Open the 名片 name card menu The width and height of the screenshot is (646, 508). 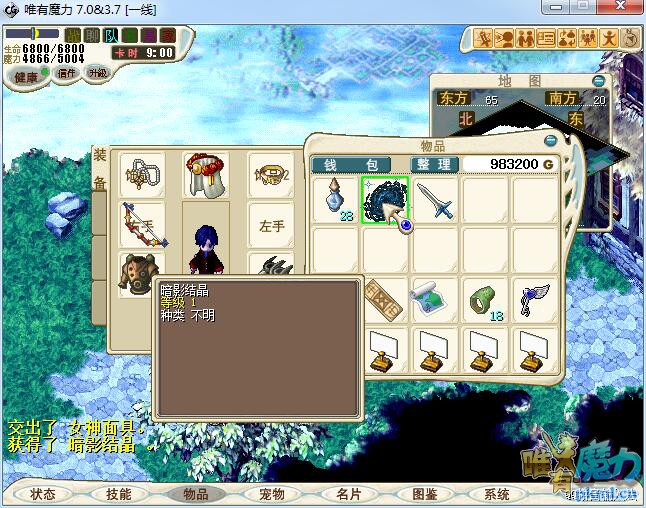[347, 494]
